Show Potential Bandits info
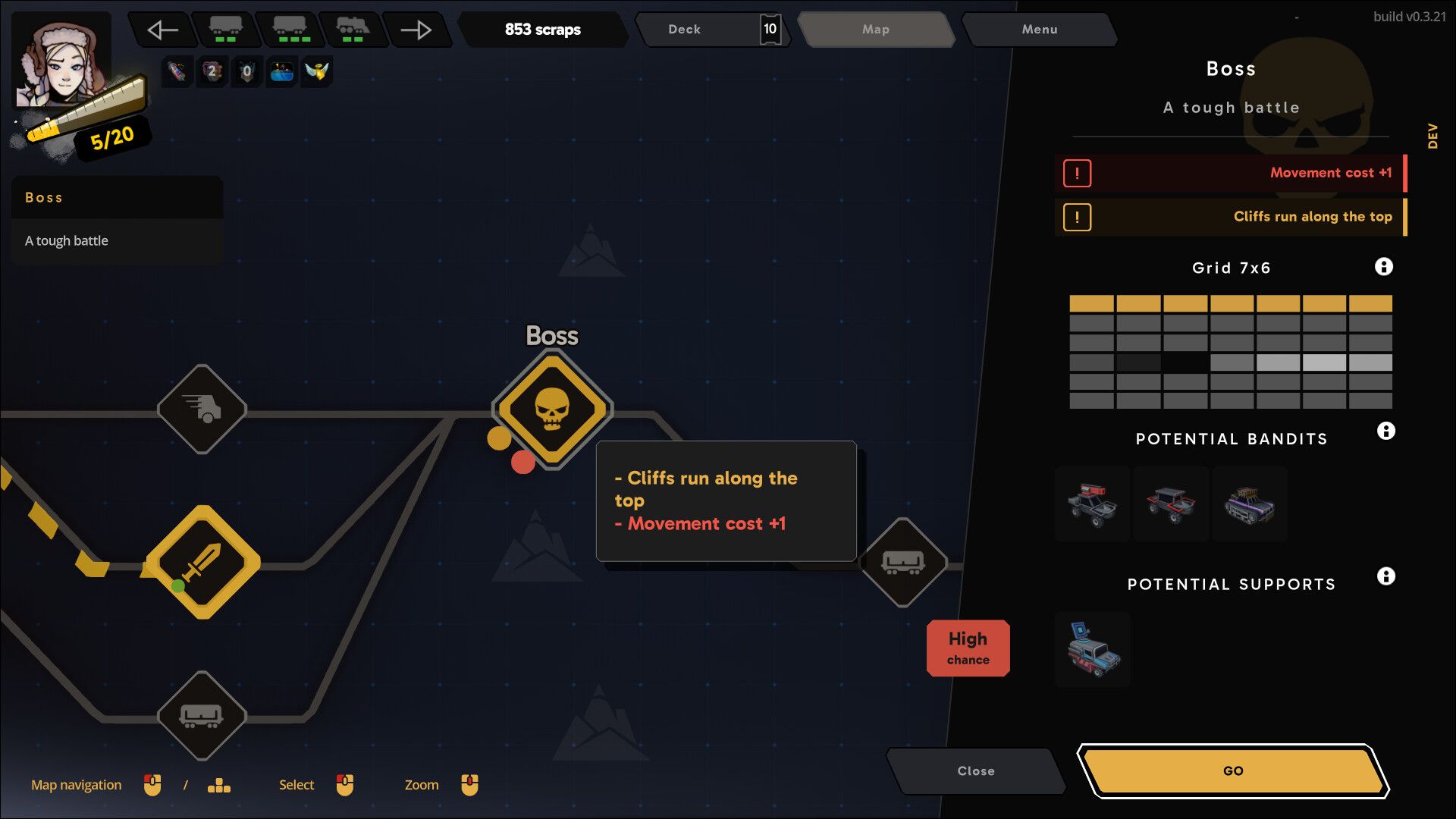Viewport: 1456px width, 819px height. tap(1385, 431)
